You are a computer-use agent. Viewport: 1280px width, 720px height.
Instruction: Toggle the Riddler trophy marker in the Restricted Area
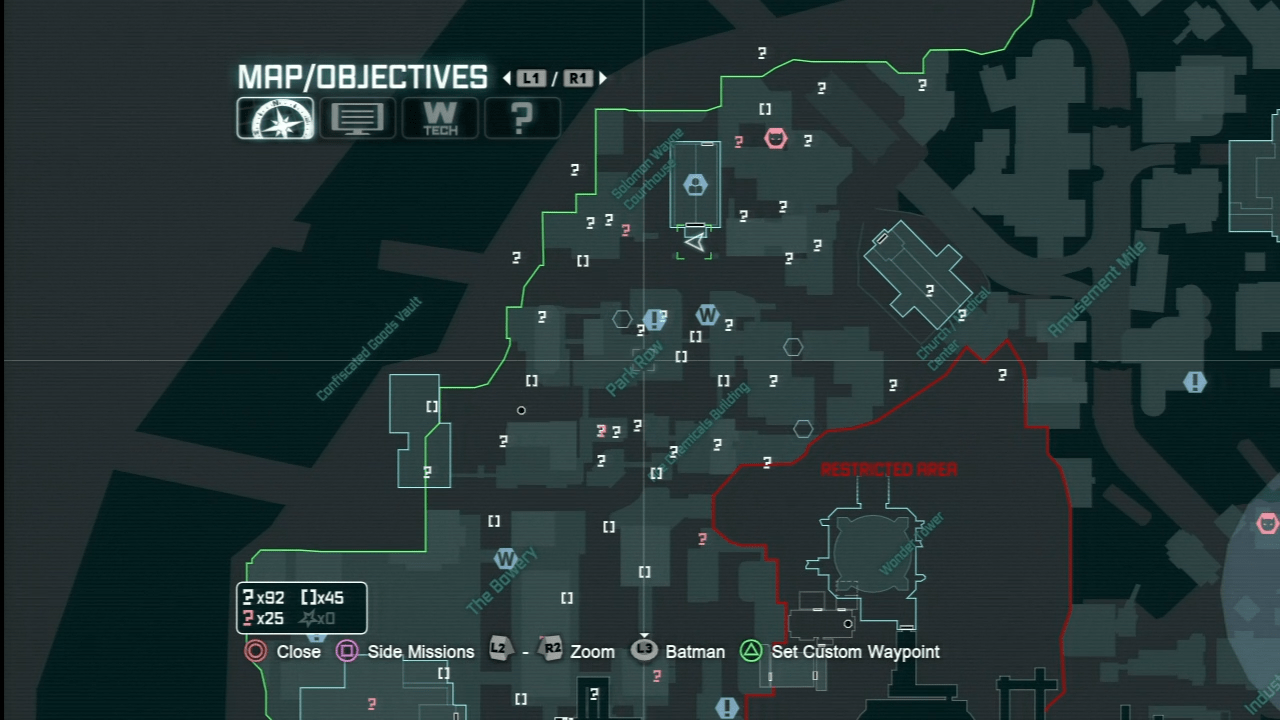coord(767,463)
